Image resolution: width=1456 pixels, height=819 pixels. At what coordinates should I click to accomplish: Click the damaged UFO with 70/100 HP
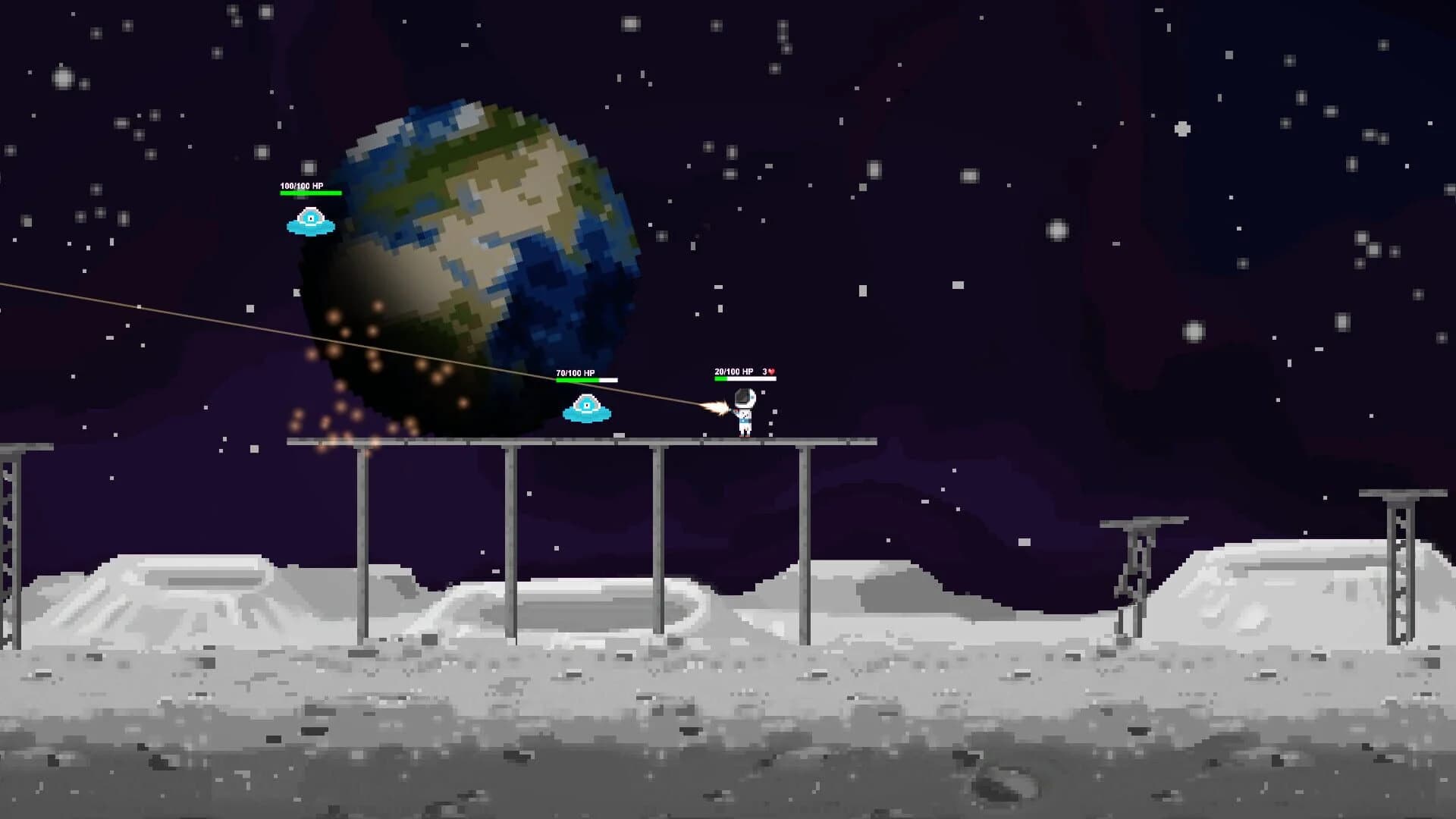pyautogui.click(x=585, y=409)
